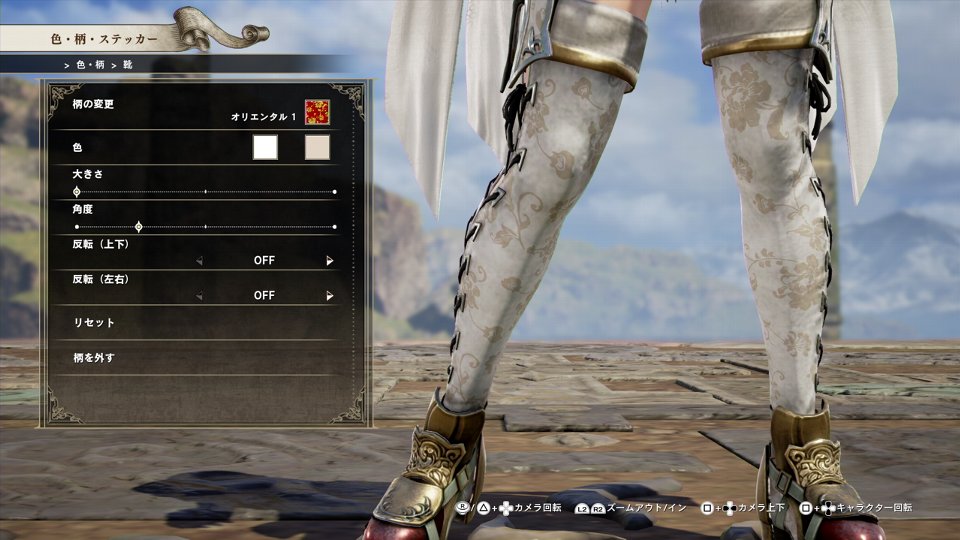Click right arrow for 反転（左右）
Viewport: 960px width, 540px height.
click(329, 296)
